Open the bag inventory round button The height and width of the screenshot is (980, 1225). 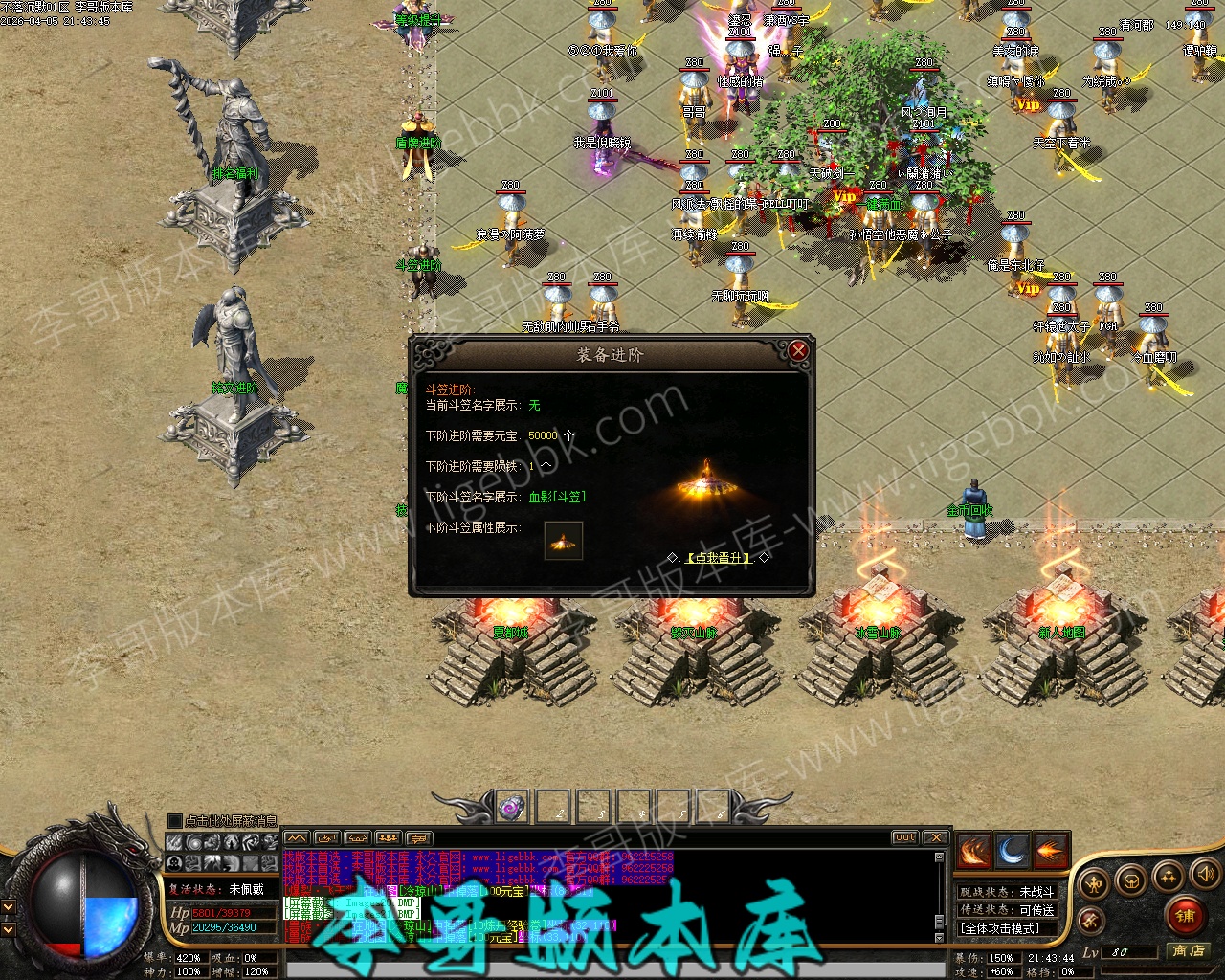[1131, 880]
